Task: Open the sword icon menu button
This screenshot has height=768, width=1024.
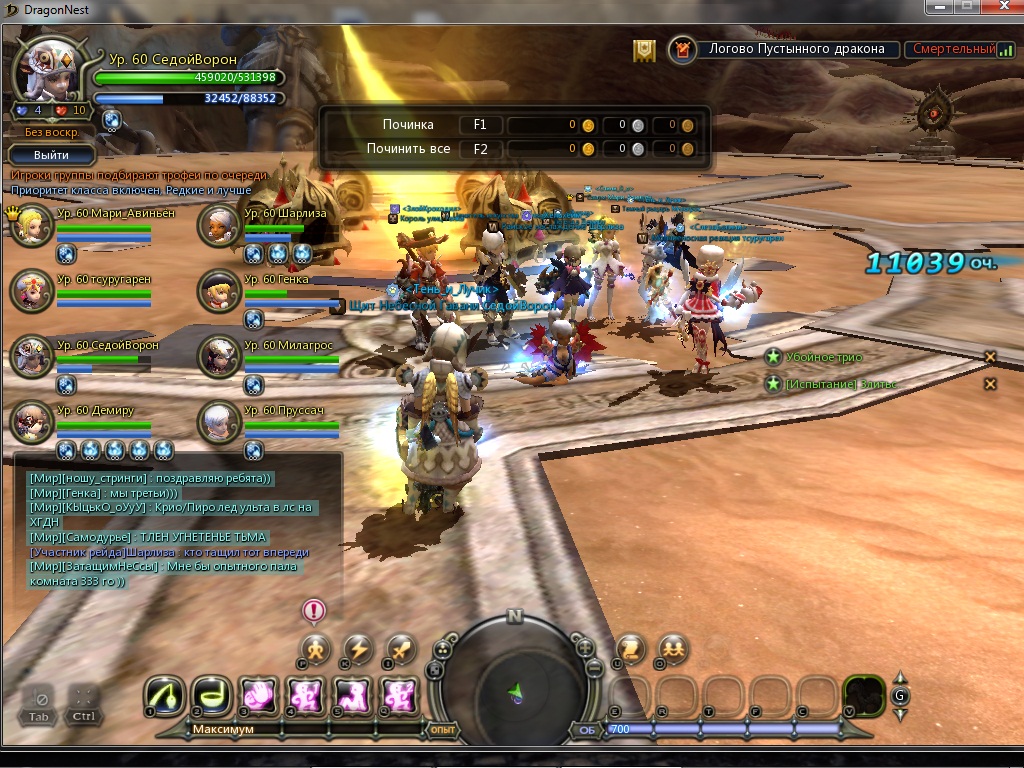Action: (401, 649)
